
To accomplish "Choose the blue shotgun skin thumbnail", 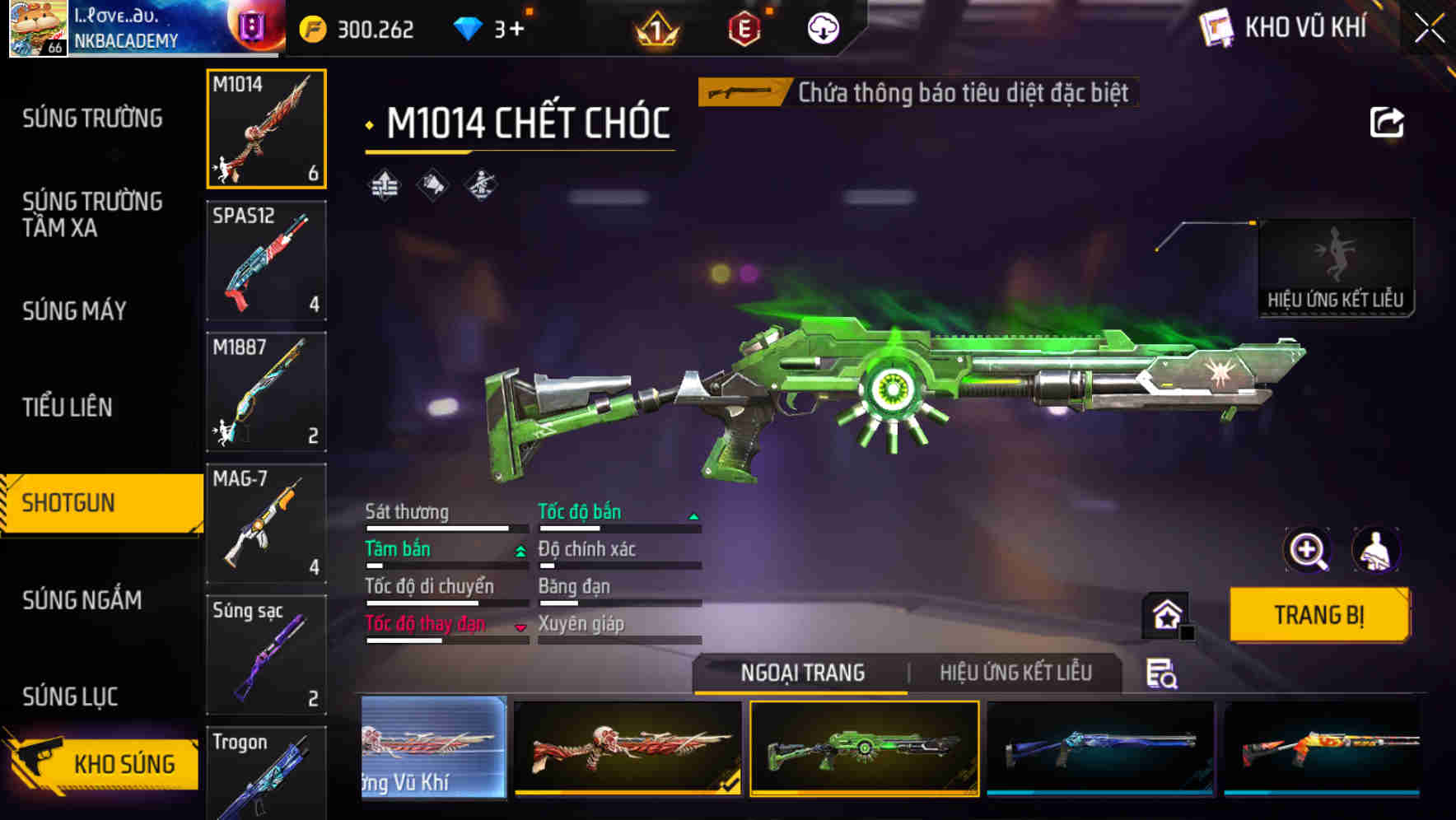I will coord(1100,748).
